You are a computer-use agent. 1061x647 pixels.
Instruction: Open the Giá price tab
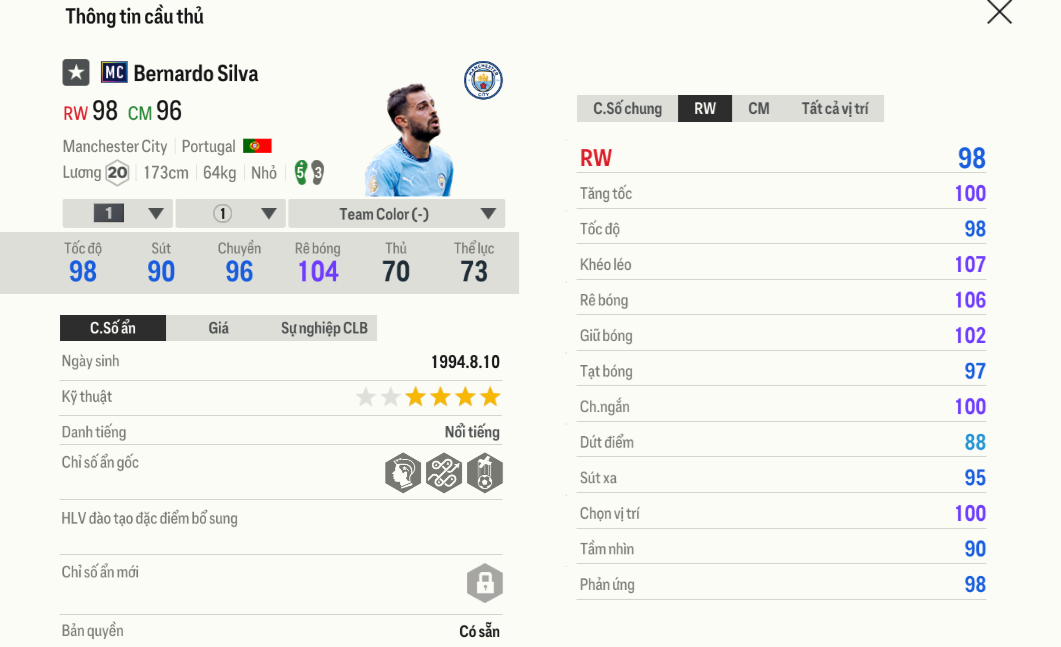[219, 328]
